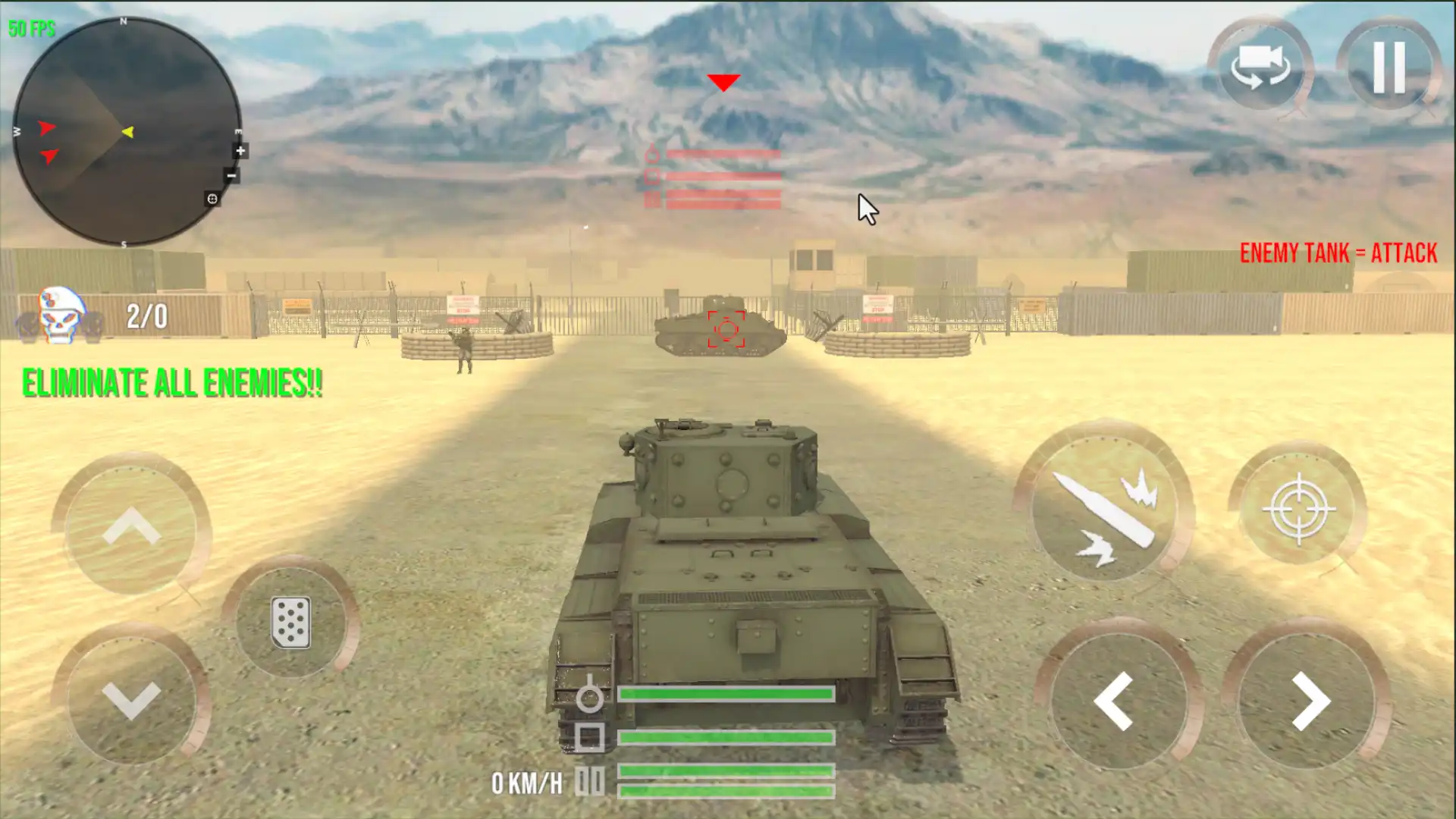1456x819 pixels.
Task: Click the circular radar minimap
Action: (126, 132)
